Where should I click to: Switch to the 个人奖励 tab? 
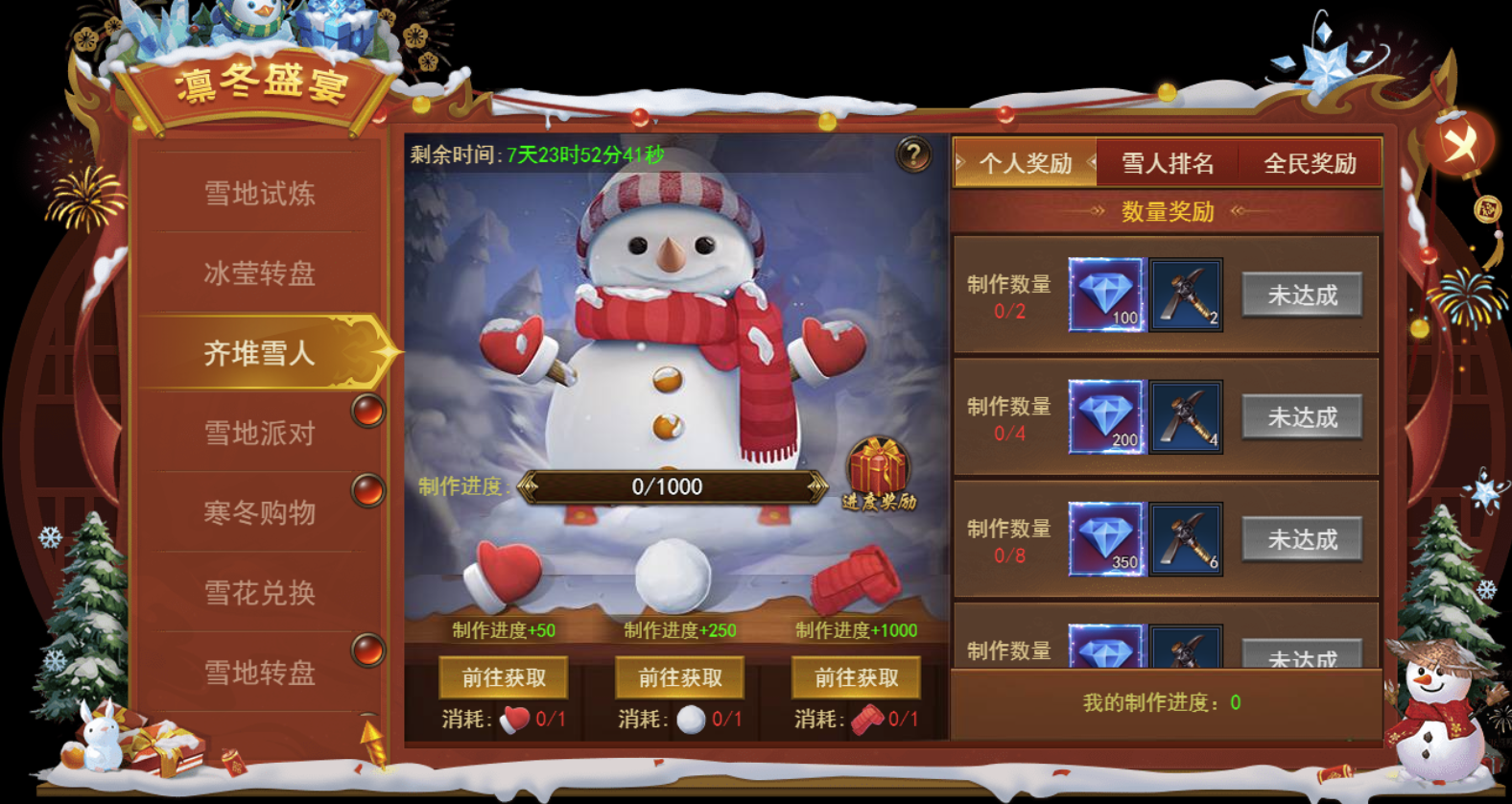click(x=1025, y=163)
